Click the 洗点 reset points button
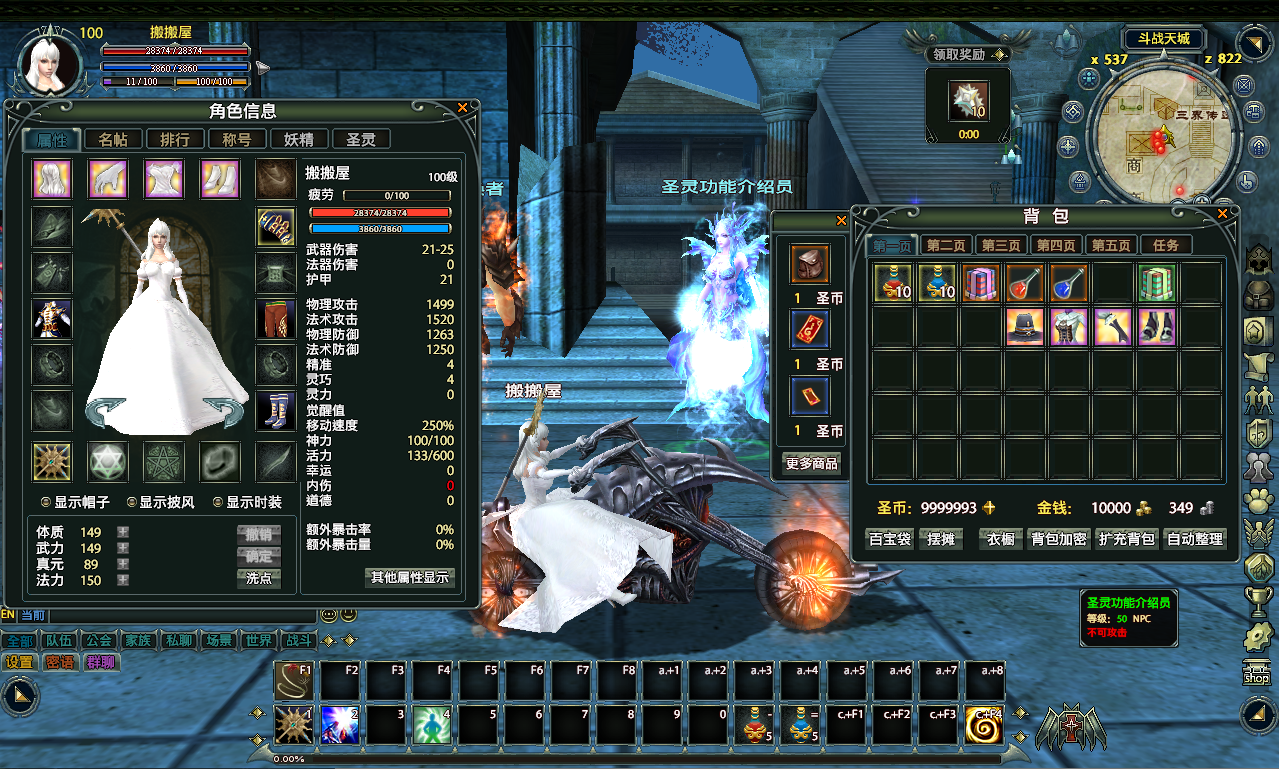Screen dimensions: 1279x769 (259, 578)
